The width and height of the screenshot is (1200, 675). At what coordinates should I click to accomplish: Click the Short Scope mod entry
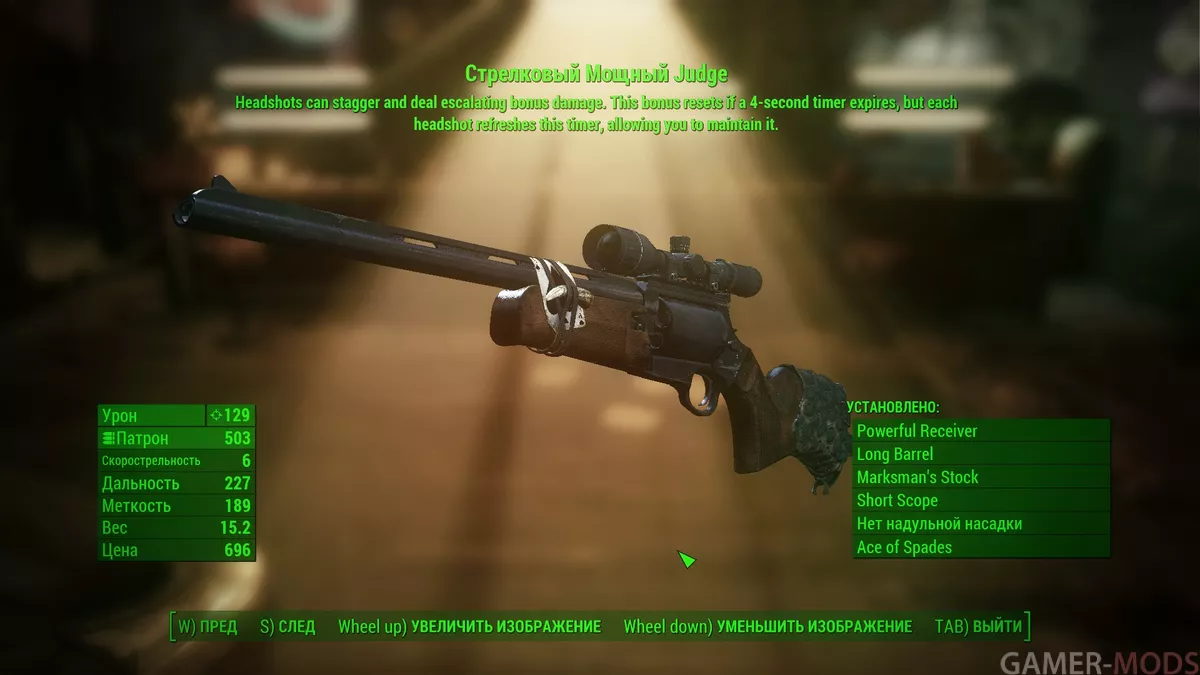click(x=981, y=500)
